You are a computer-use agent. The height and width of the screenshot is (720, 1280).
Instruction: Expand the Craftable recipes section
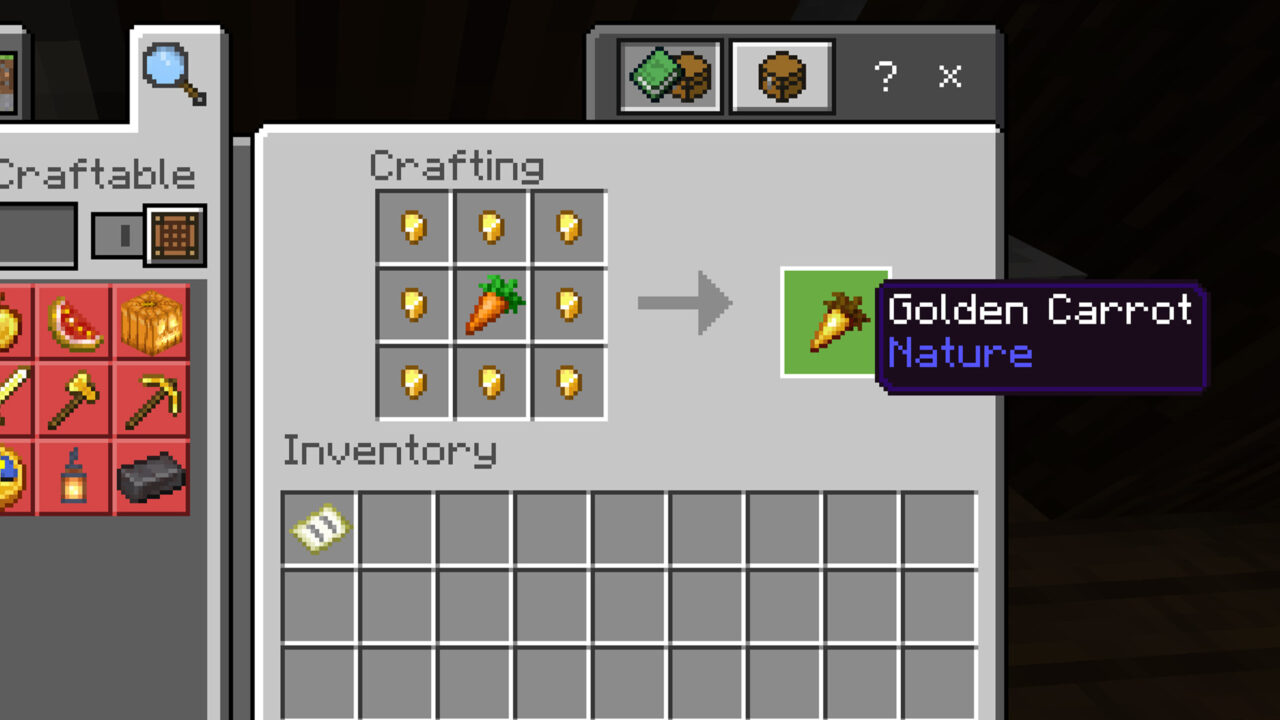click(x=97, y=173)
